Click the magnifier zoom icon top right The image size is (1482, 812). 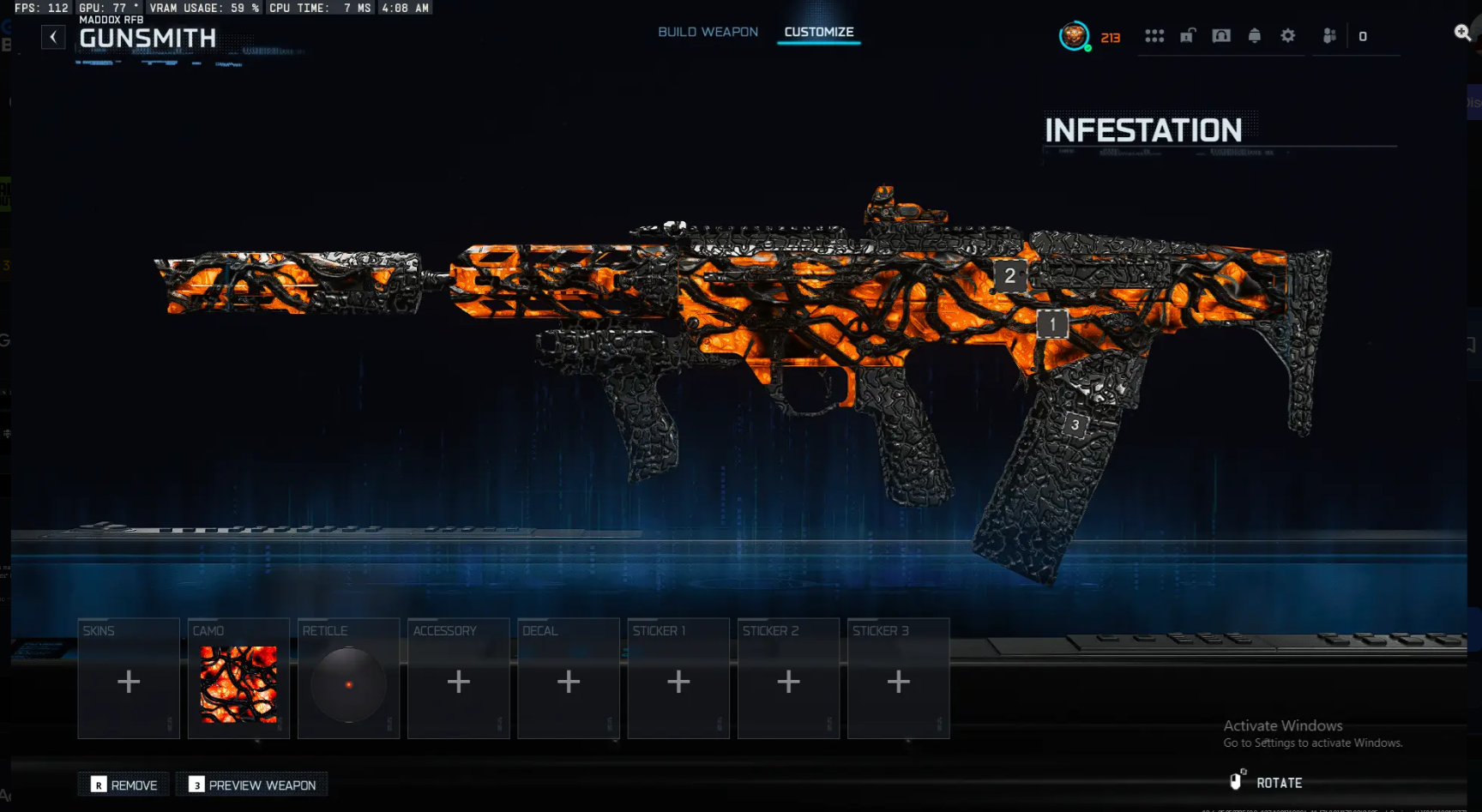pos(1460,32)
